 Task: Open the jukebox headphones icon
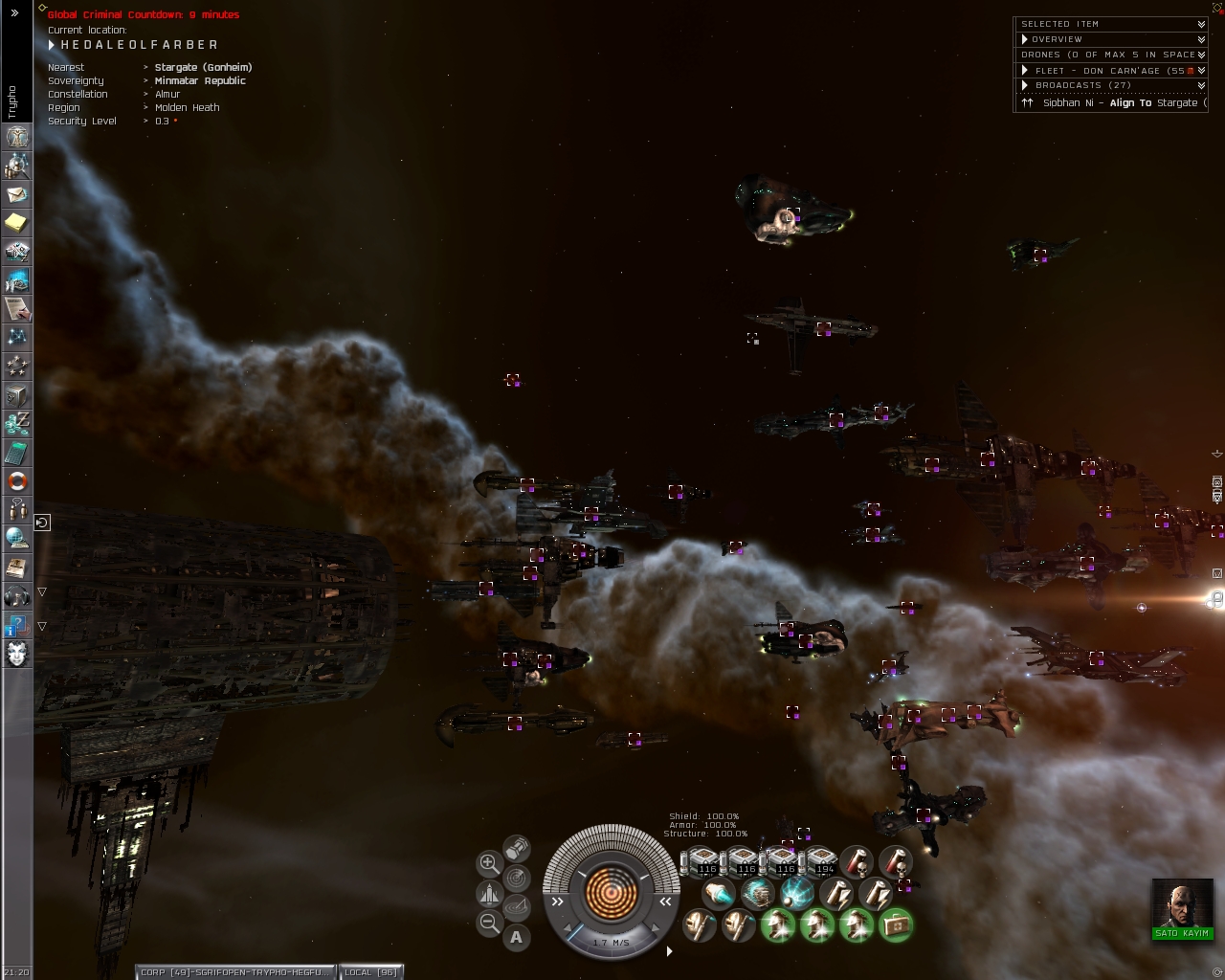[x=17, y=596]
